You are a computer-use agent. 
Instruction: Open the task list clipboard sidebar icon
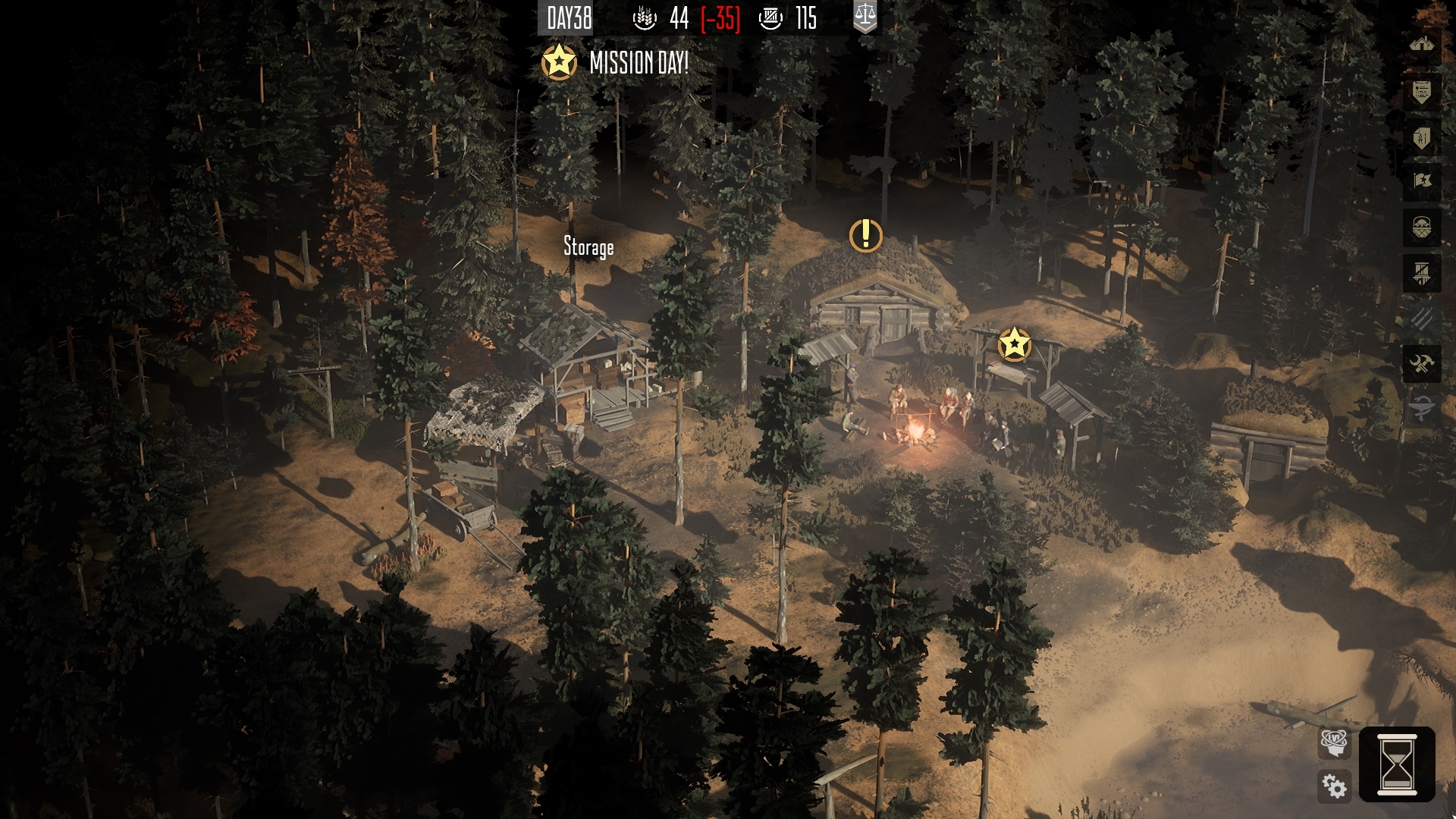click(1421, 93)
